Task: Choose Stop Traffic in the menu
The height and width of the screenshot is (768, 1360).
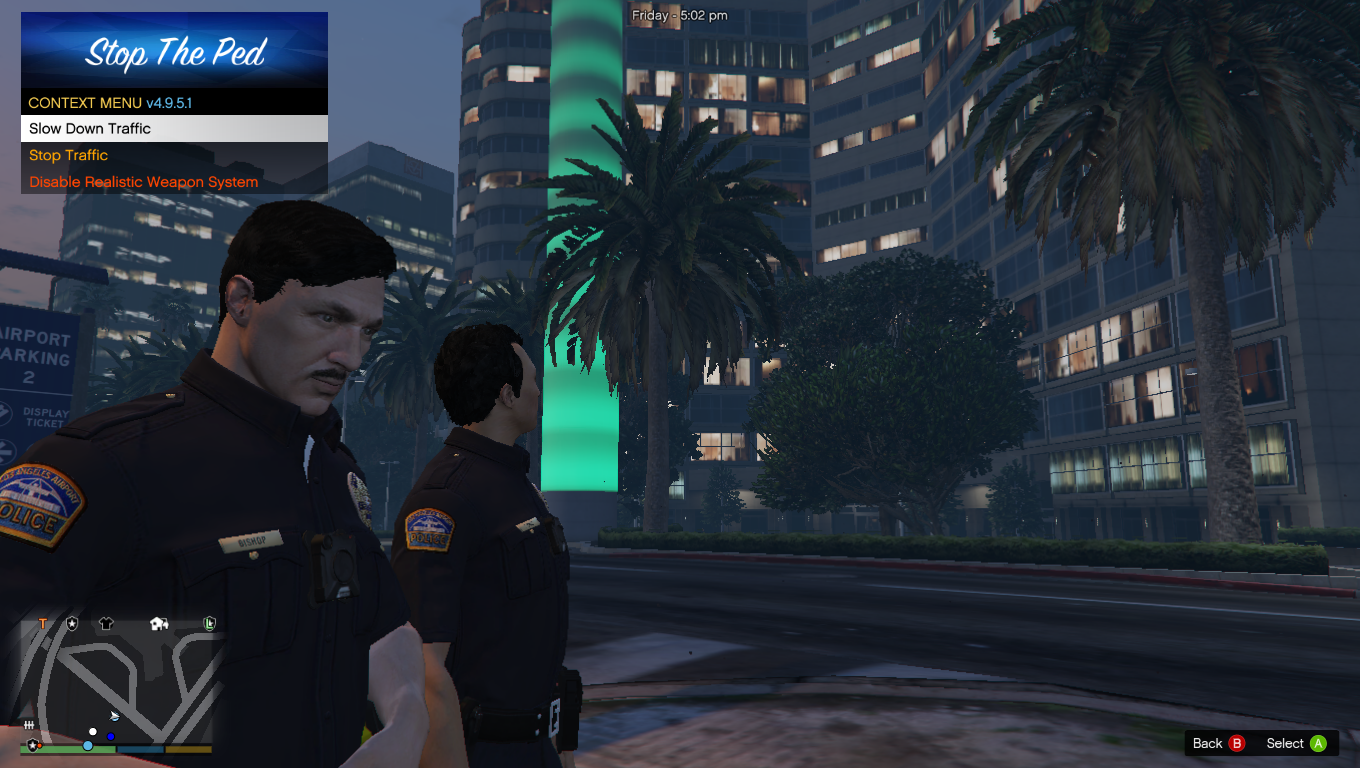Action: (x=68, y=155)
